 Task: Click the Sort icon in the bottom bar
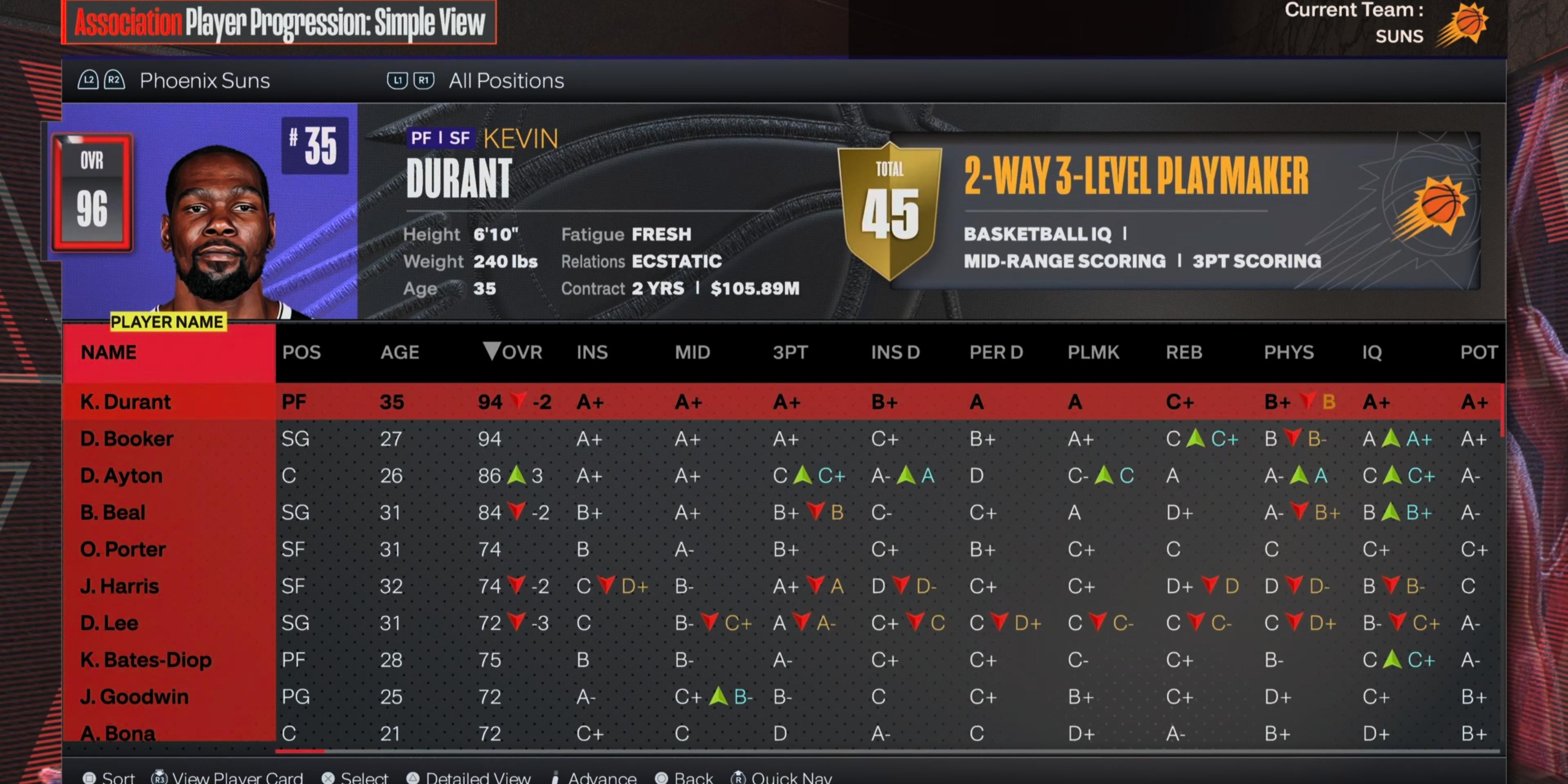point(90,777)
